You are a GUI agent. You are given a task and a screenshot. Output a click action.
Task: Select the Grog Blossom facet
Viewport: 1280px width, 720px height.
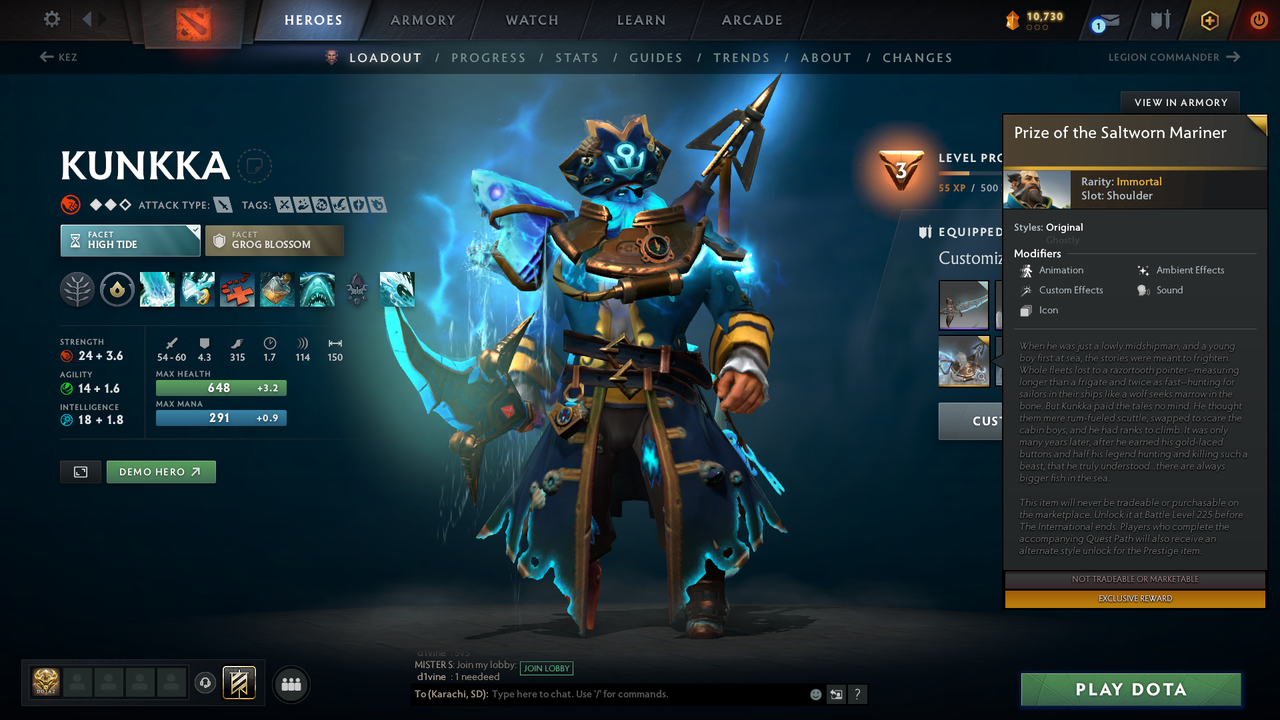(274, 240)
